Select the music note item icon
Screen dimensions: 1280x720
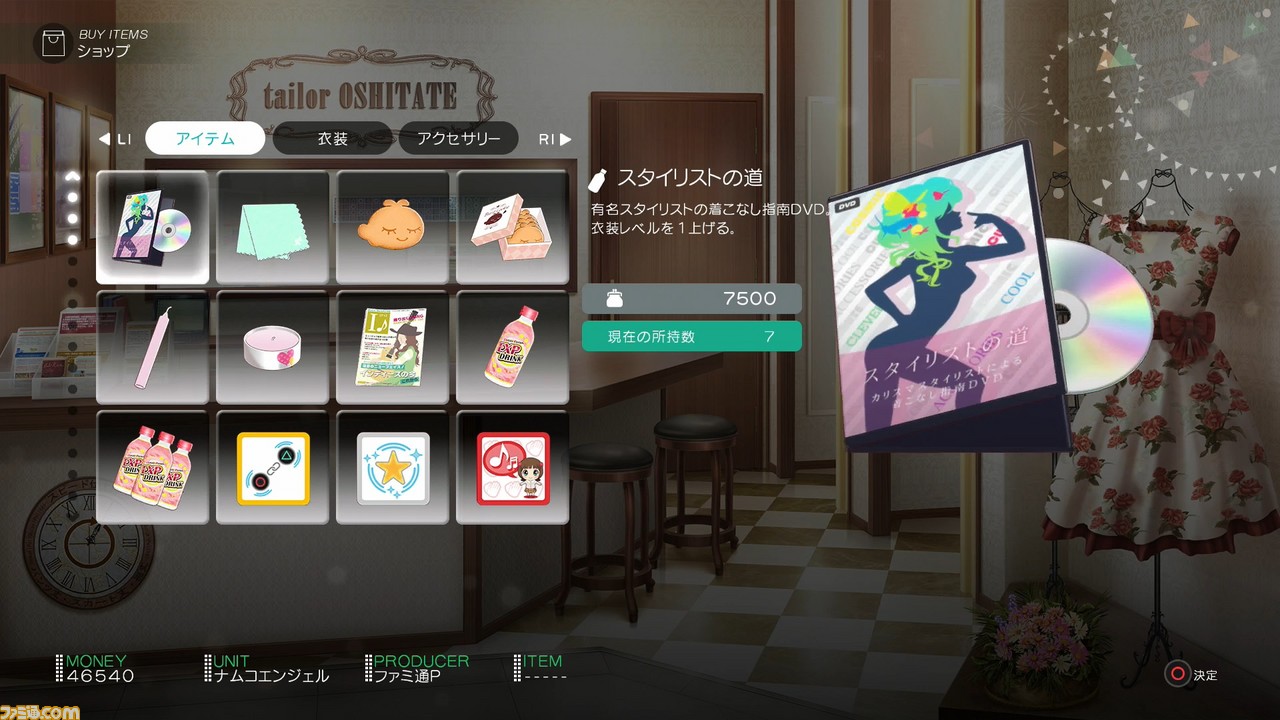512,467
